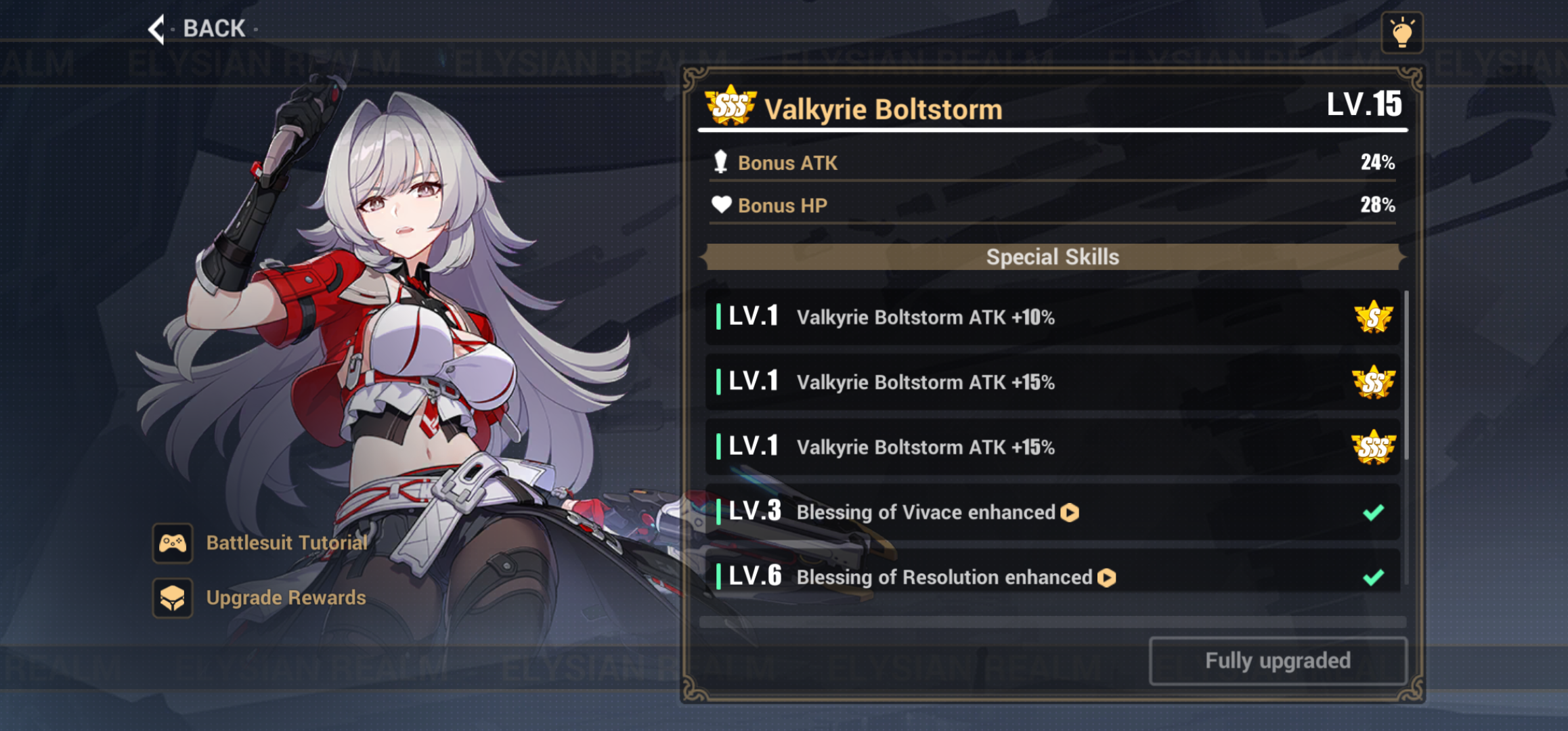Image resolution: width=1568 pixels, height=731 pixels.
Task: Click the Fully upgraded button
Action: 1277,660
